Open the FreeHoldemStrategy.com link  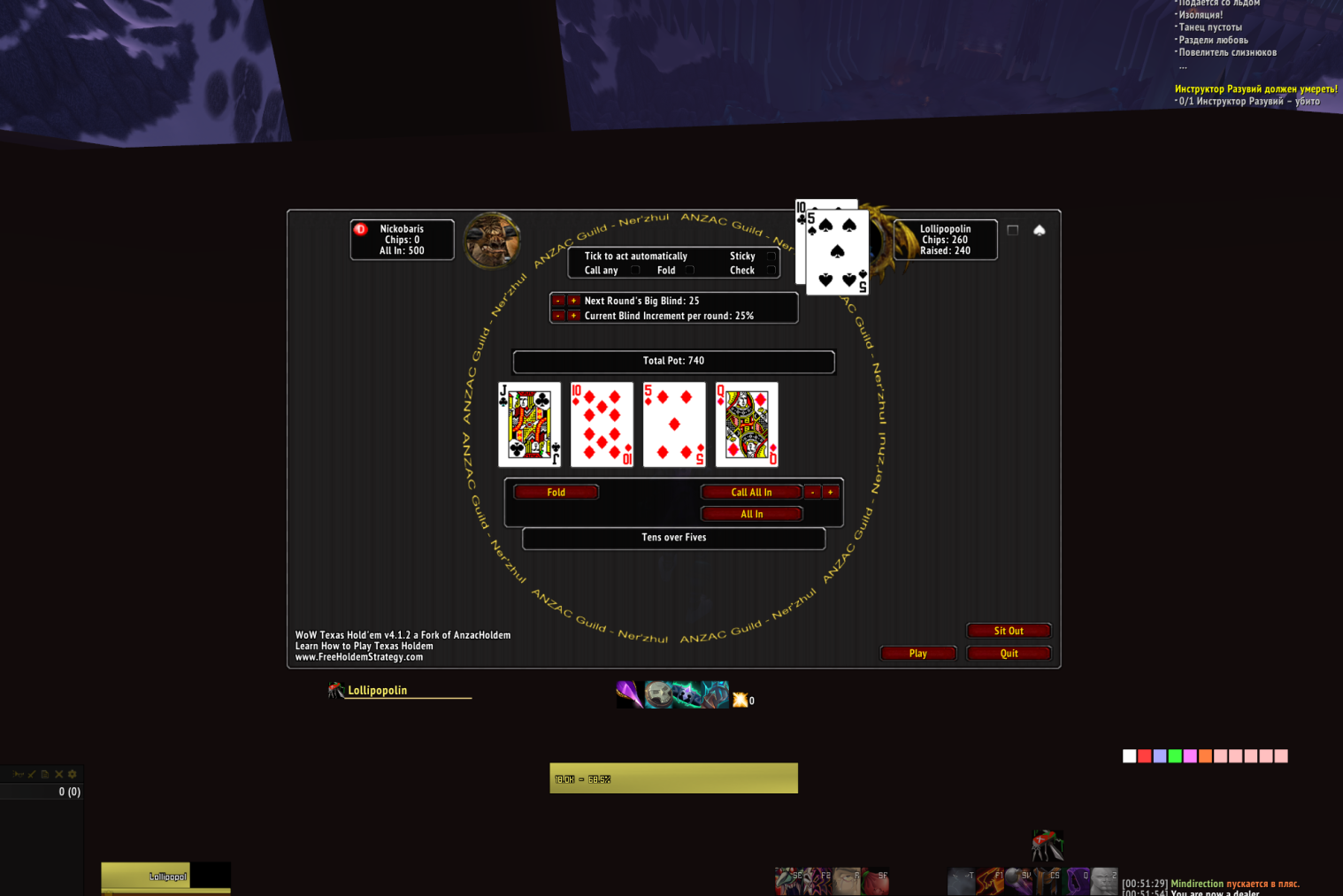[358, 656]
